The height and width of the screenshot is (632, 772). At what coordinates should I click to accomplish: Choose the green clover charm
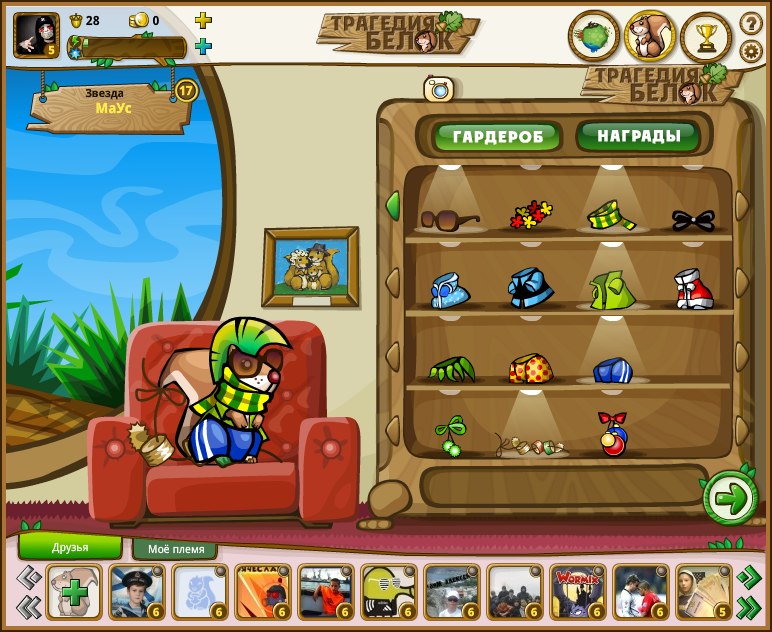coord(449,436)
